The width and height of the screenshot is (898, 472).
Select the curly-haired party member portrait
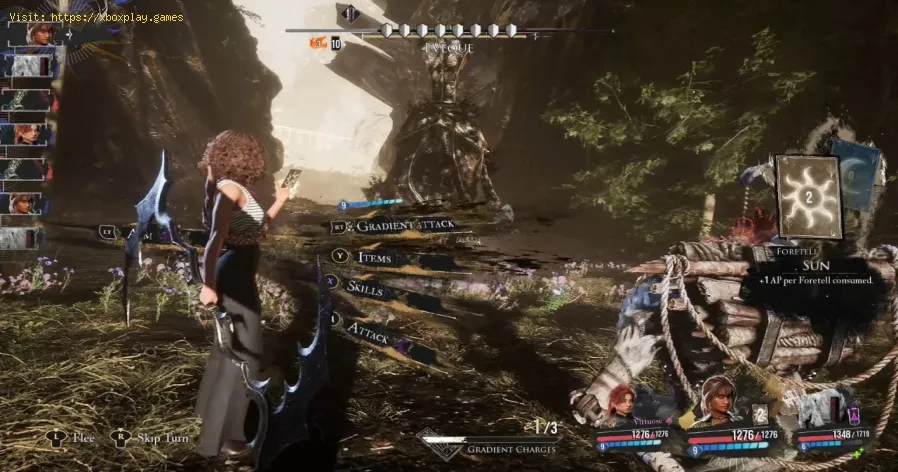point(718,398)
